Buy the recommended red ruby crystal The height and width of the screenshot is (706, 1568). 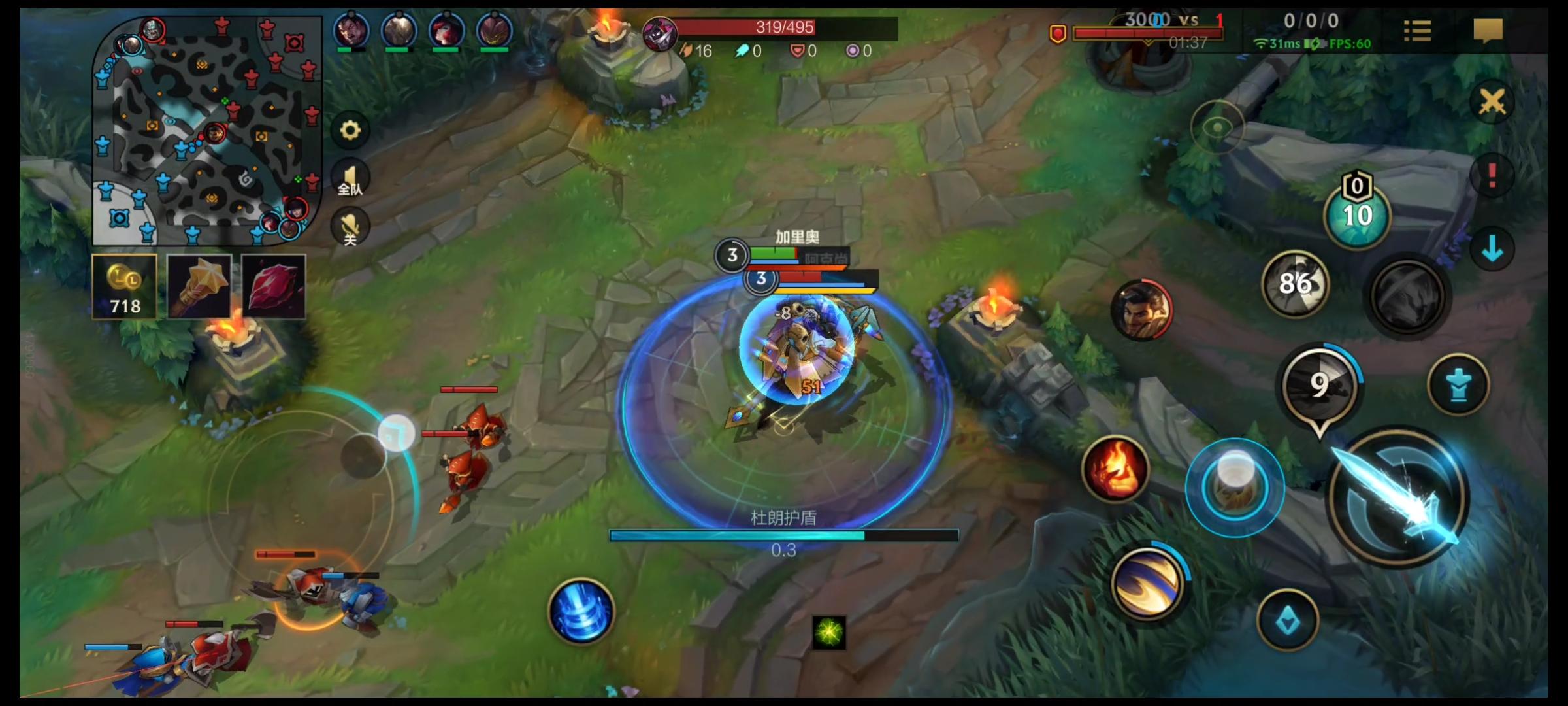273,286
